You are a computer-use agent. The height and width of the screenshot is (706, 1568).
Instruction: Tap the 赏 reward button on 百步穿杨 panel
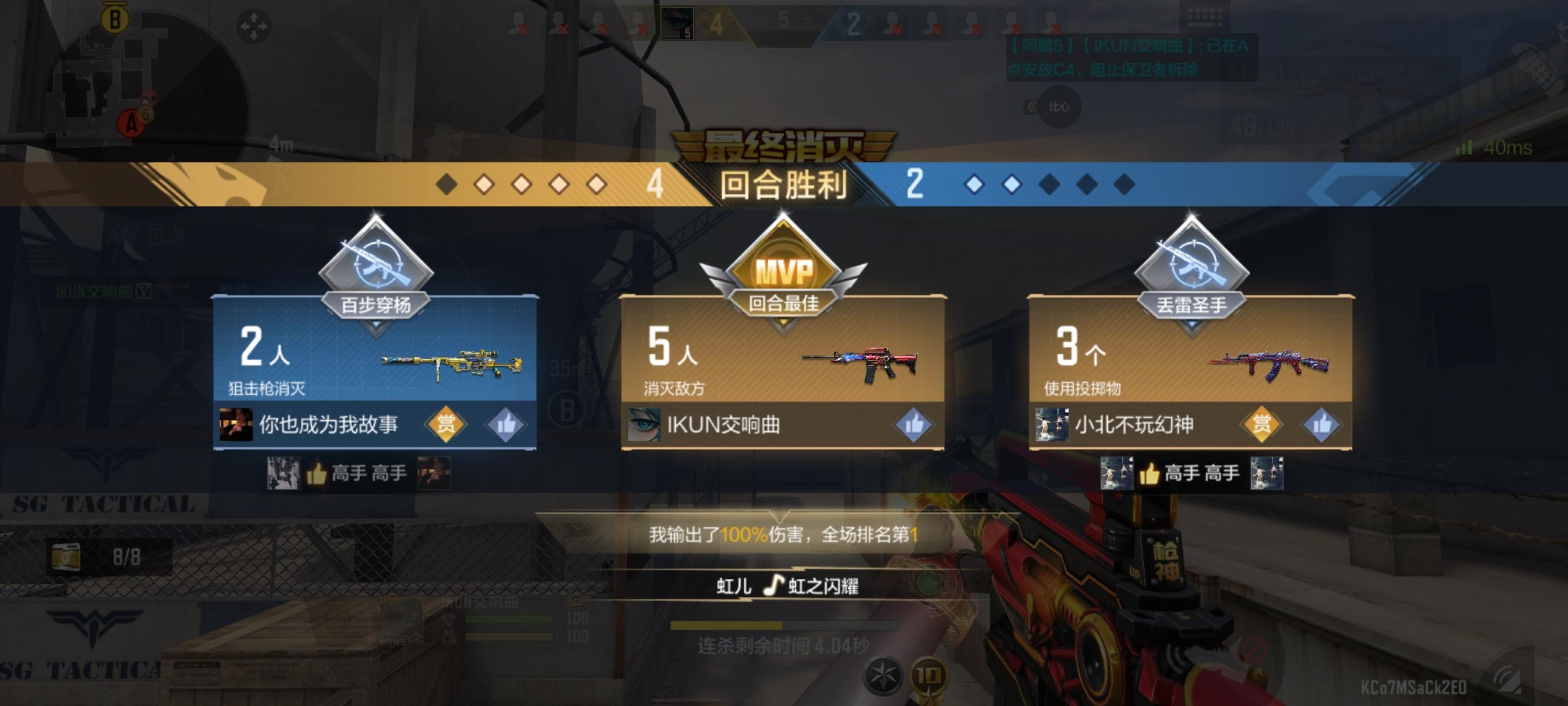[x=447, y=426]
